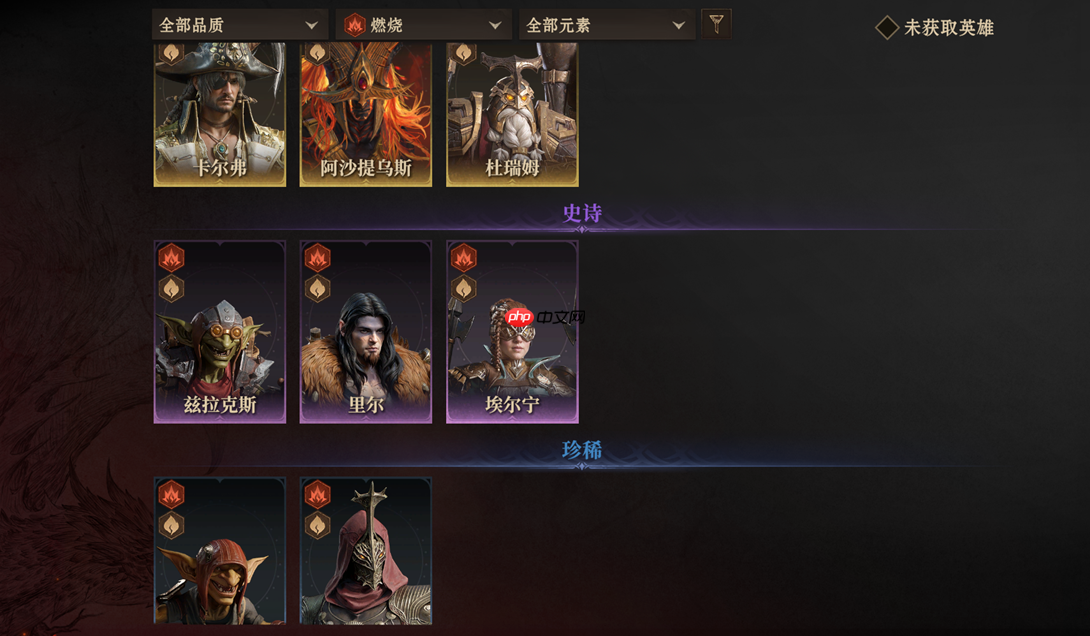Choose the epic hero 埃尔宁
The height and width of the screenshot is (636, 1090).
[512, 332]
